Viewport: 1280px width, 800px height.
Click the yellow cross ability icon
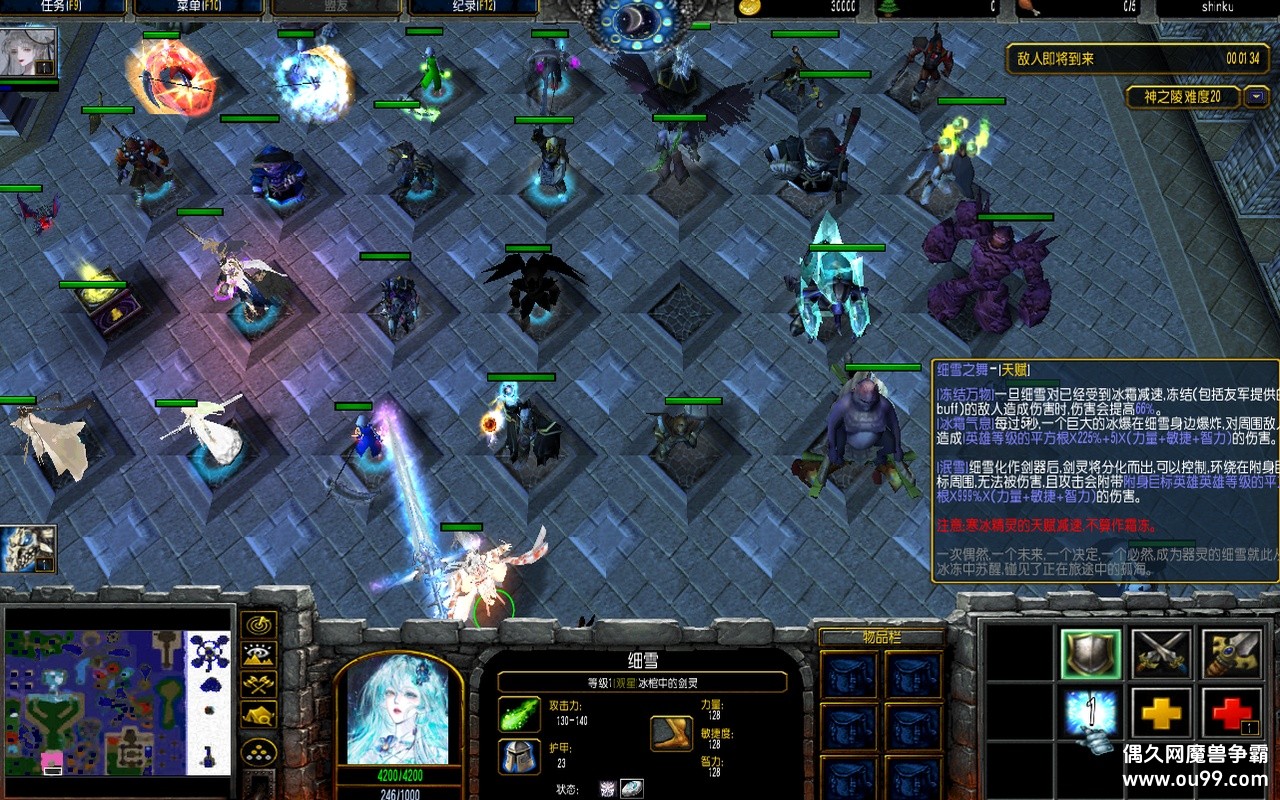tap(1161, 714)
